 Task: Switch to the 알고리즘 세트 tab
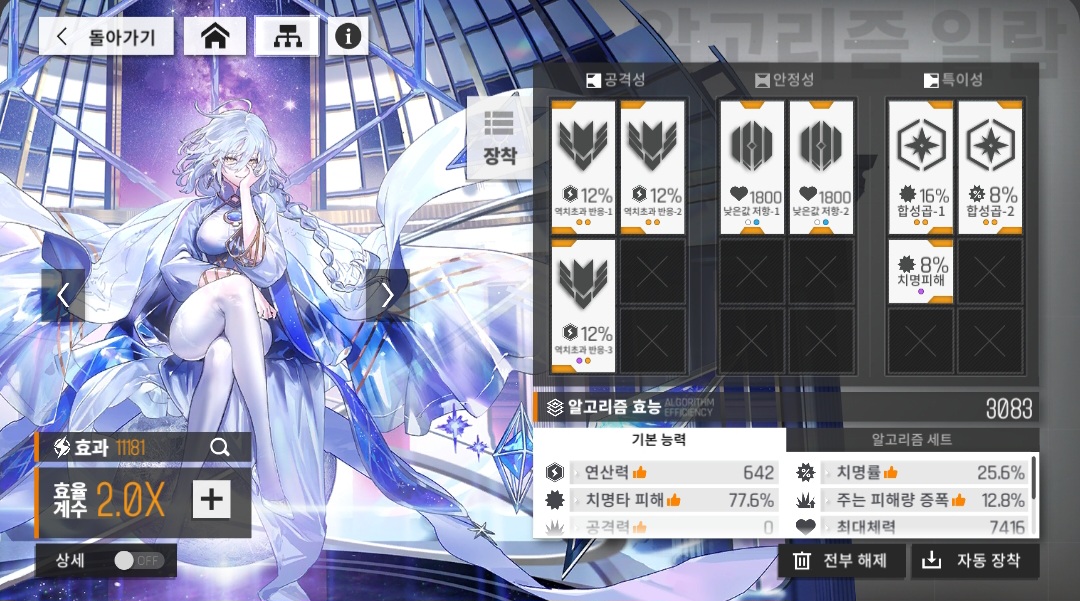point(912,440)
